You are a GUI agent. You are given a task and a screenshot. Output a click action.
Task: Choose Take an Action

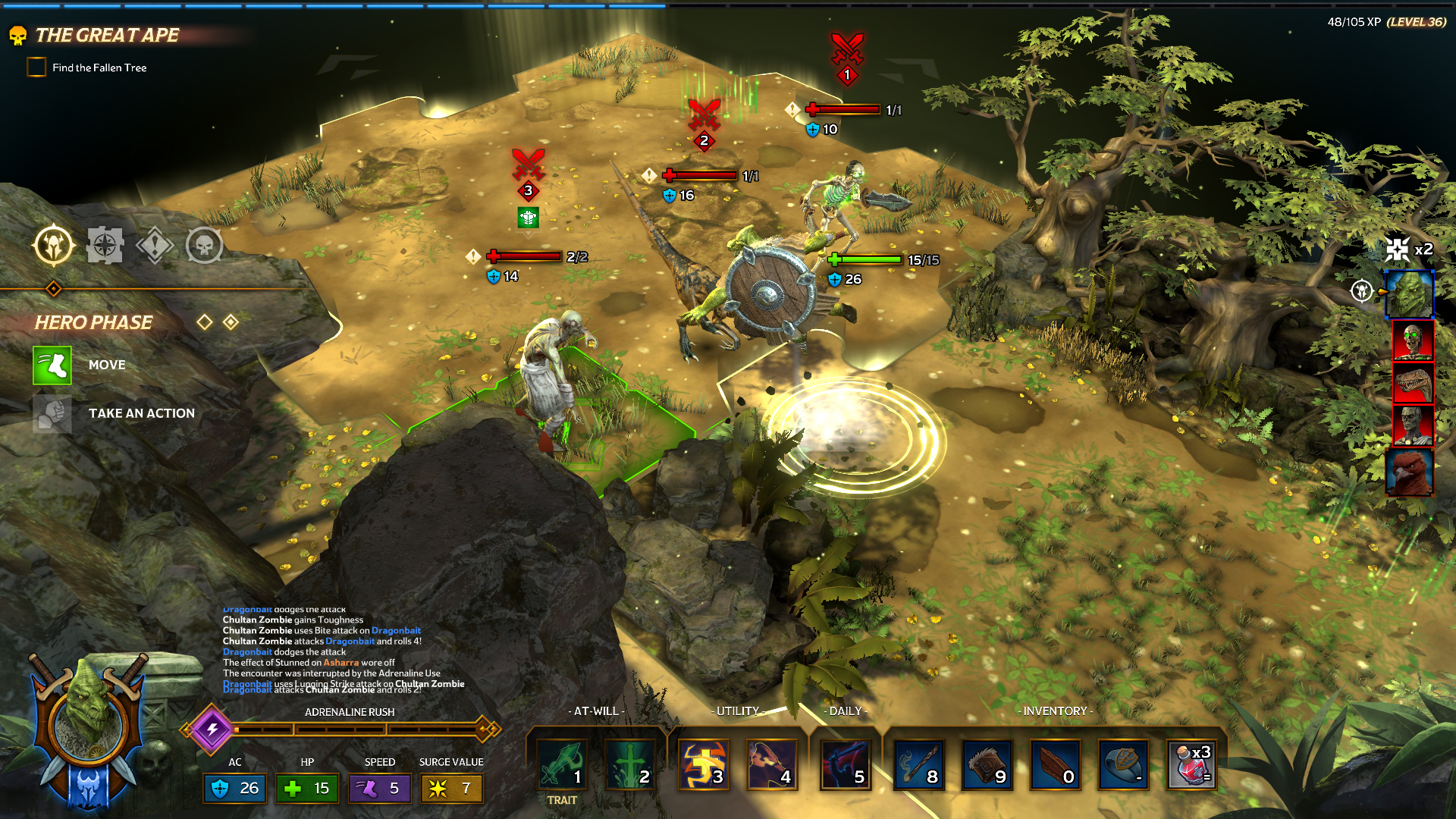(x=53, y=414)
